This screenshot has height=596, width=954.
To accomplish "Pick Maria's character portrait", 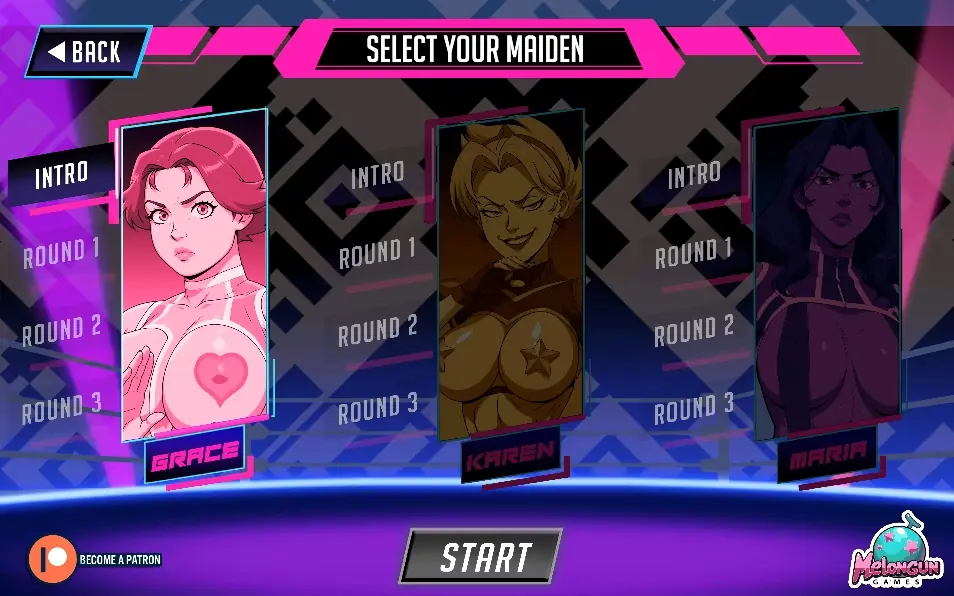I will coord(813,280).
